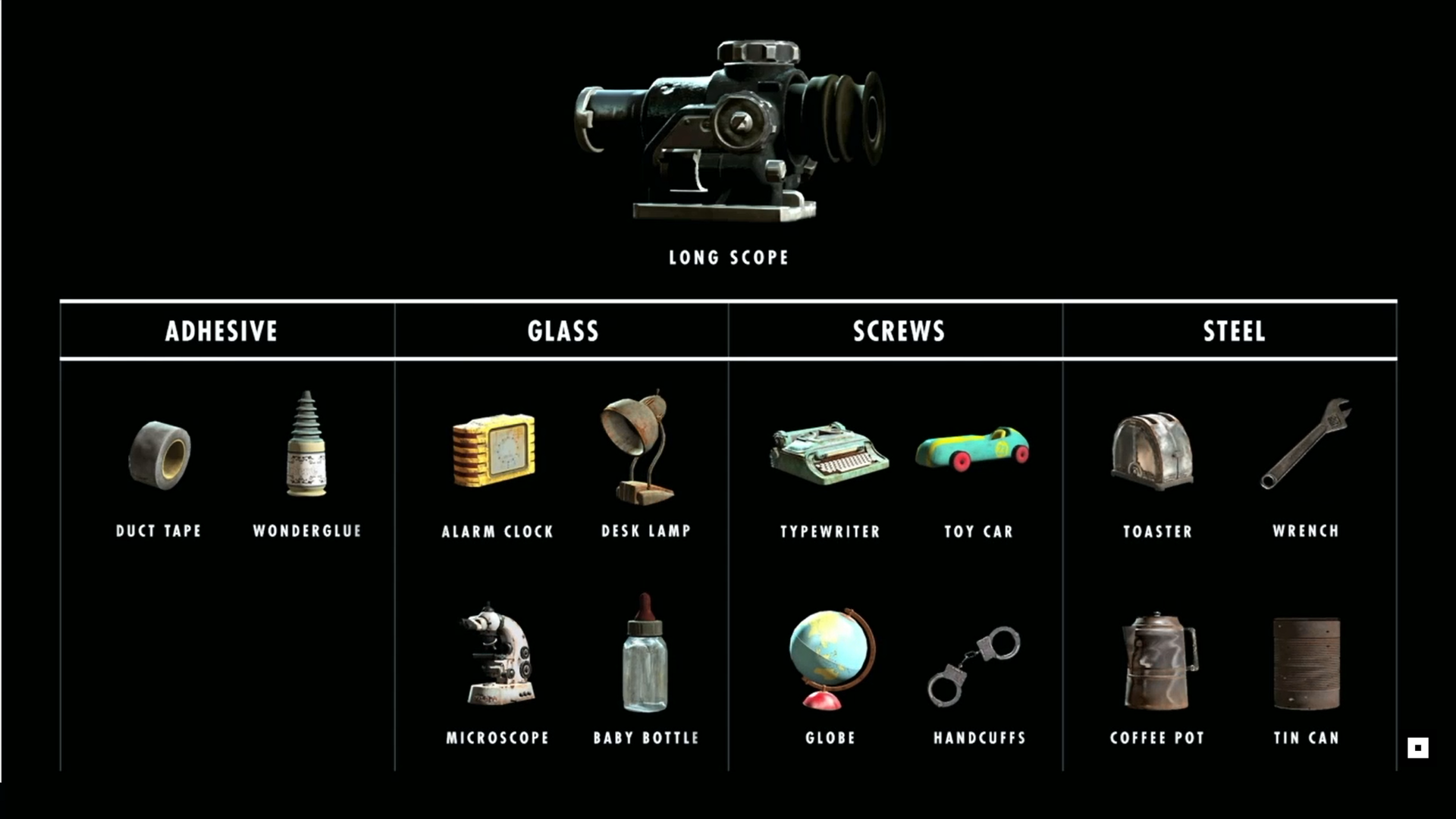Viewport: 1456px width, 819px height.
Task: Choose the Typewriter item
Action: 829,453
